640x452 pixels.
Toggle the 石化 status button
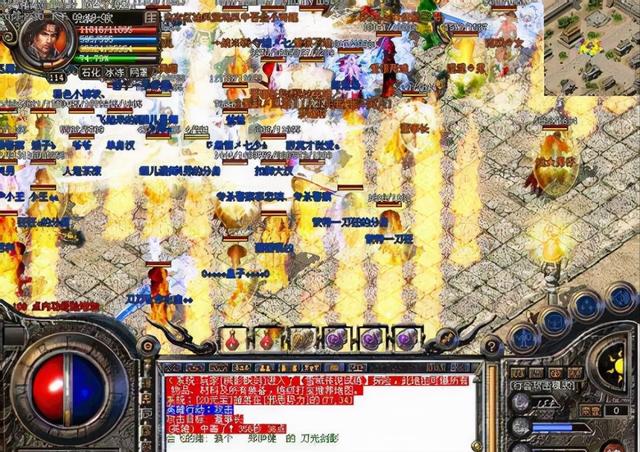pos(92,72)
